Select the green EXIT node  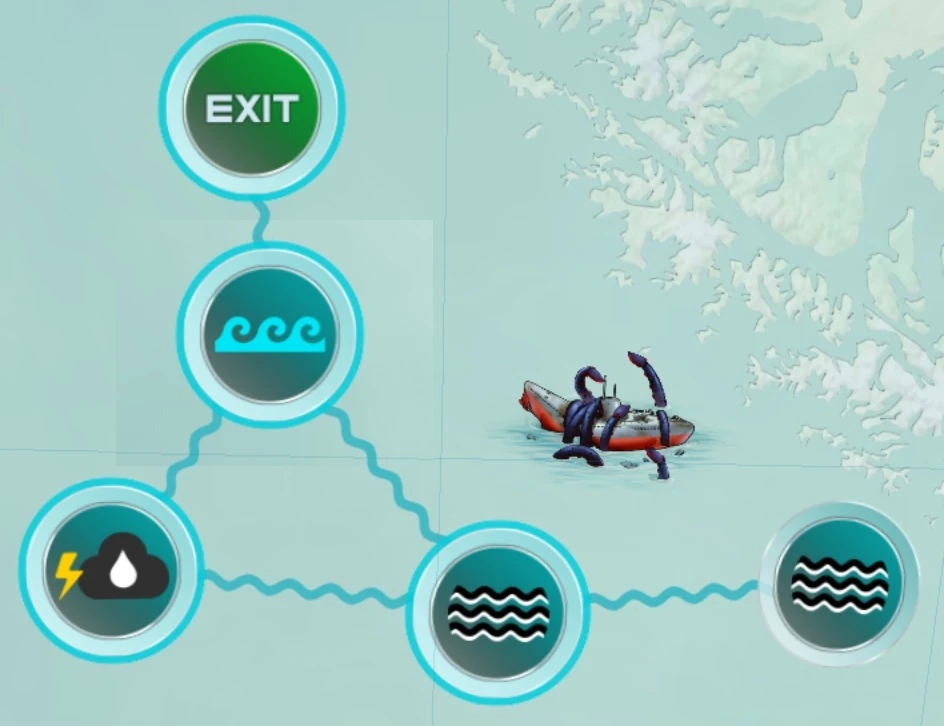(251, 109)
